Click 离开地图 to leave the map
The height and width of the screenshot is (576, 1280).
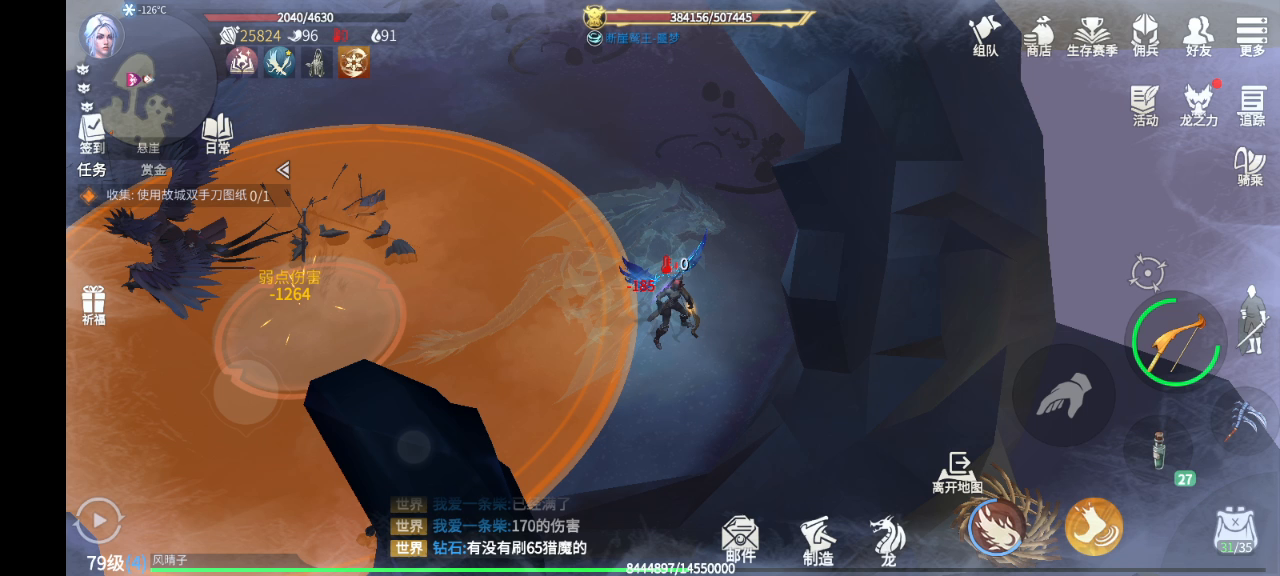958,472
